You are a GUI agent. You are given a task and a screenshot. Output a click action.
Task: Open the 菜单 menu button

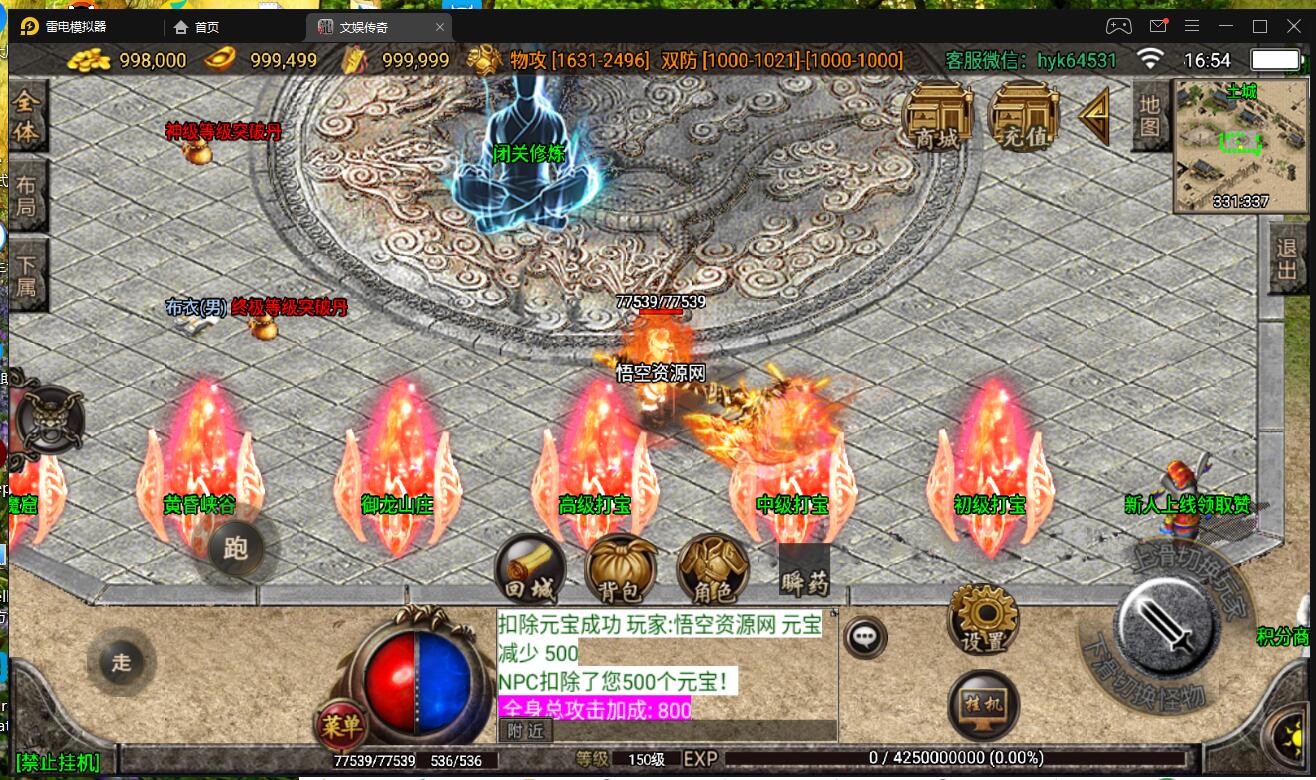[x=341, y=725]
